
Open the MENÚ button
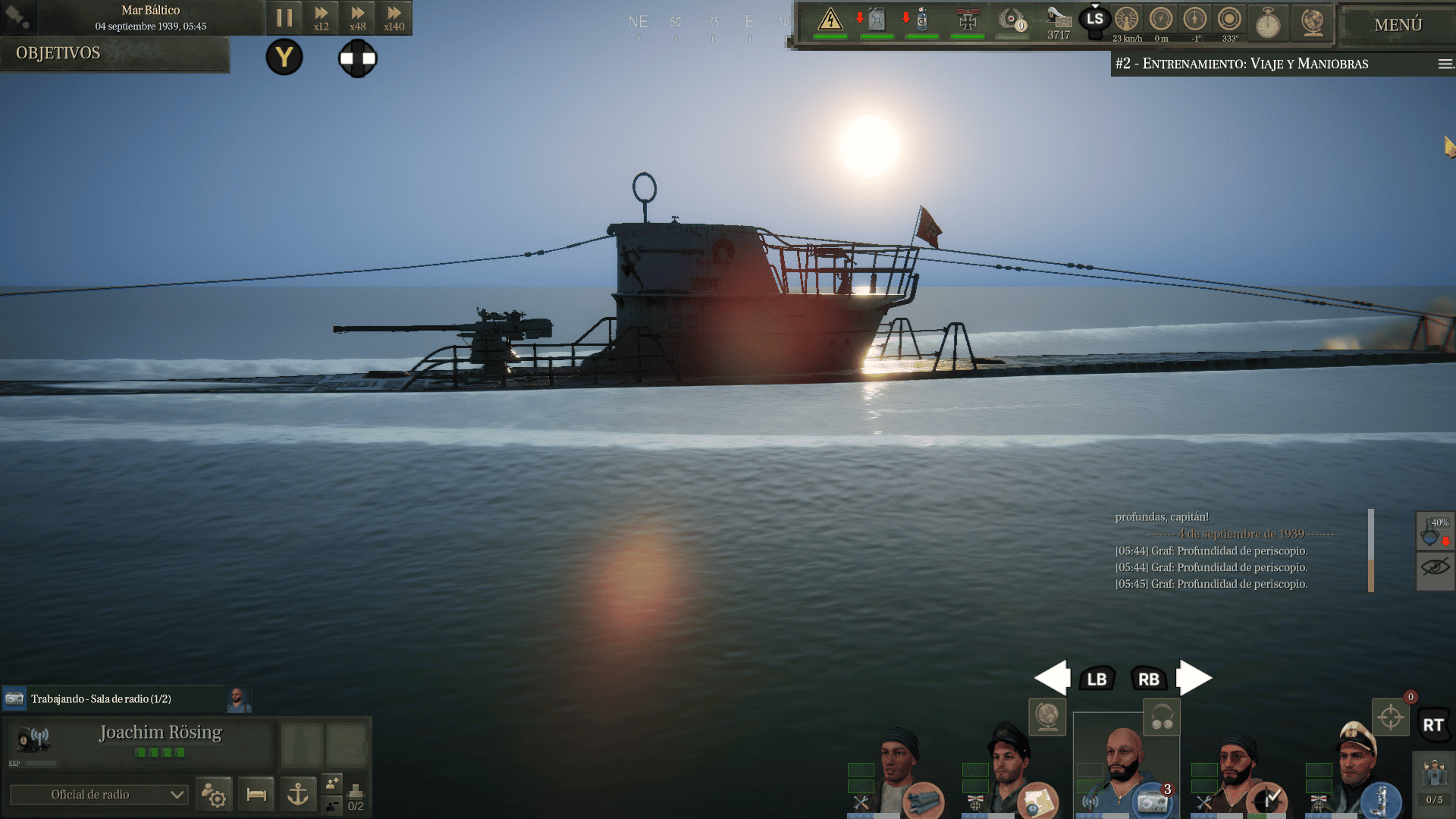[x=1398, y=25]
